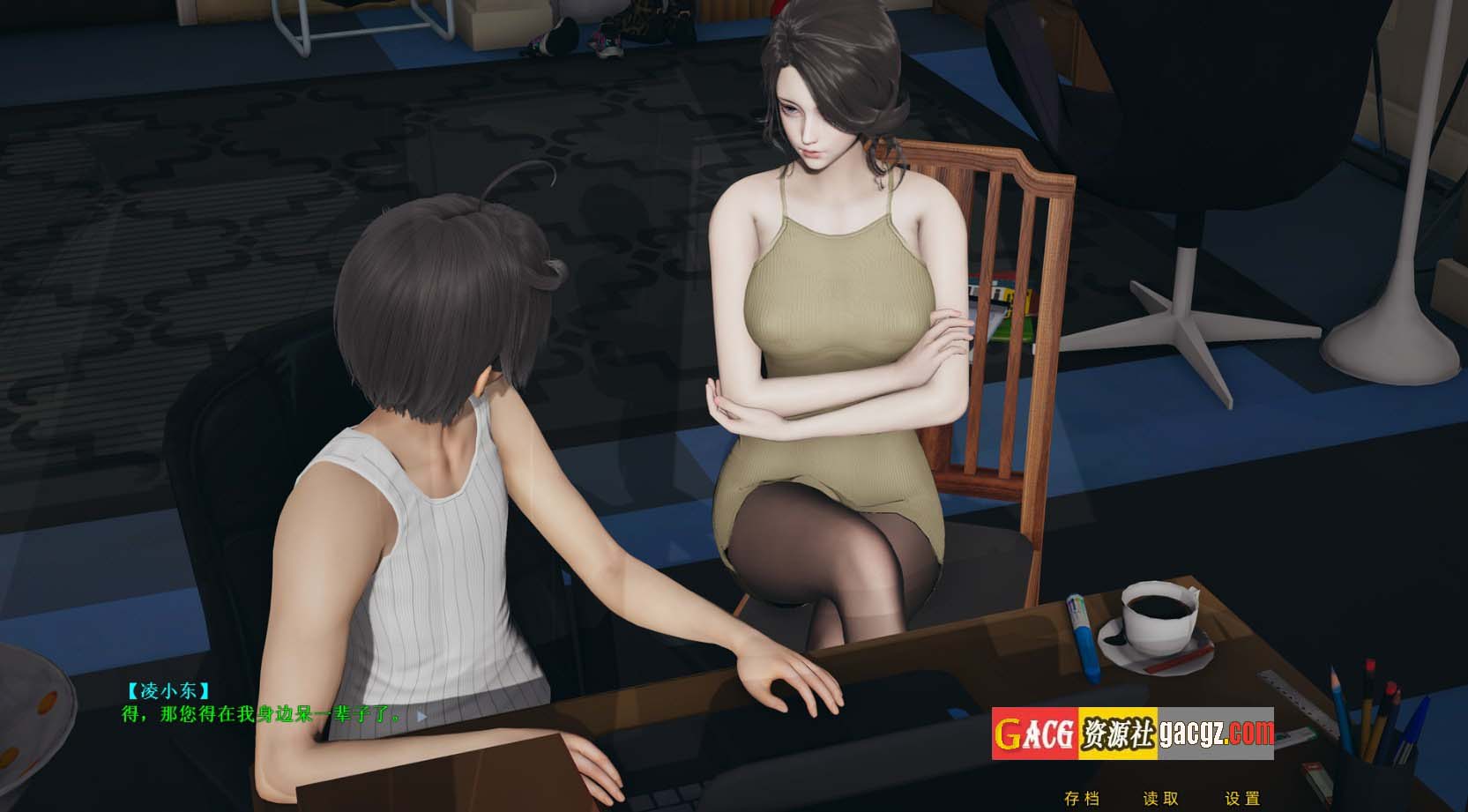Screen dimensions: 1468x812
Task: Click the dialogue advance arrow indicator
Action: point(421,717)
